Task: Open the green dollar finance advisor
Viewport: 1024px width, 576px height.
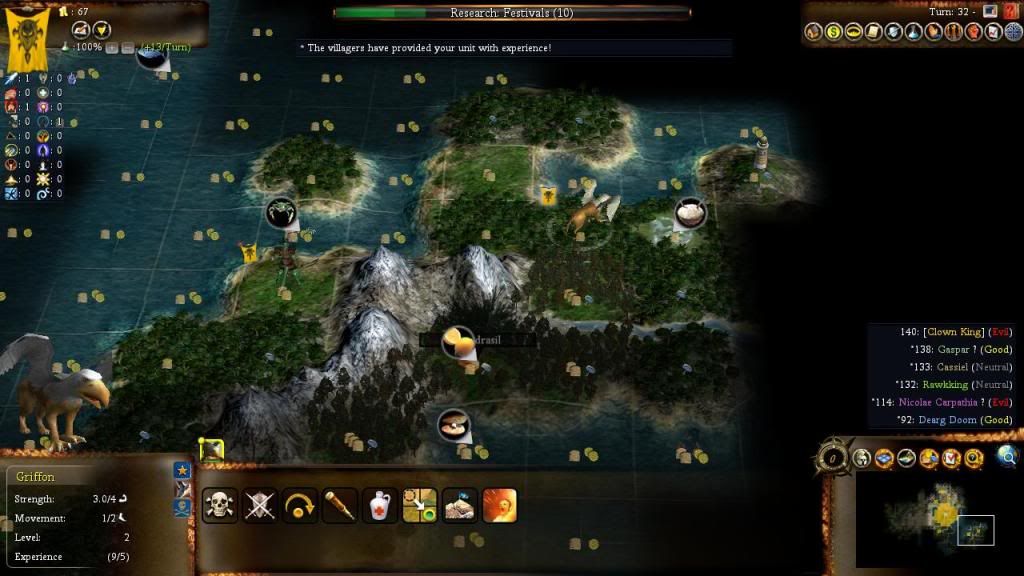Action: click(834, 32)
